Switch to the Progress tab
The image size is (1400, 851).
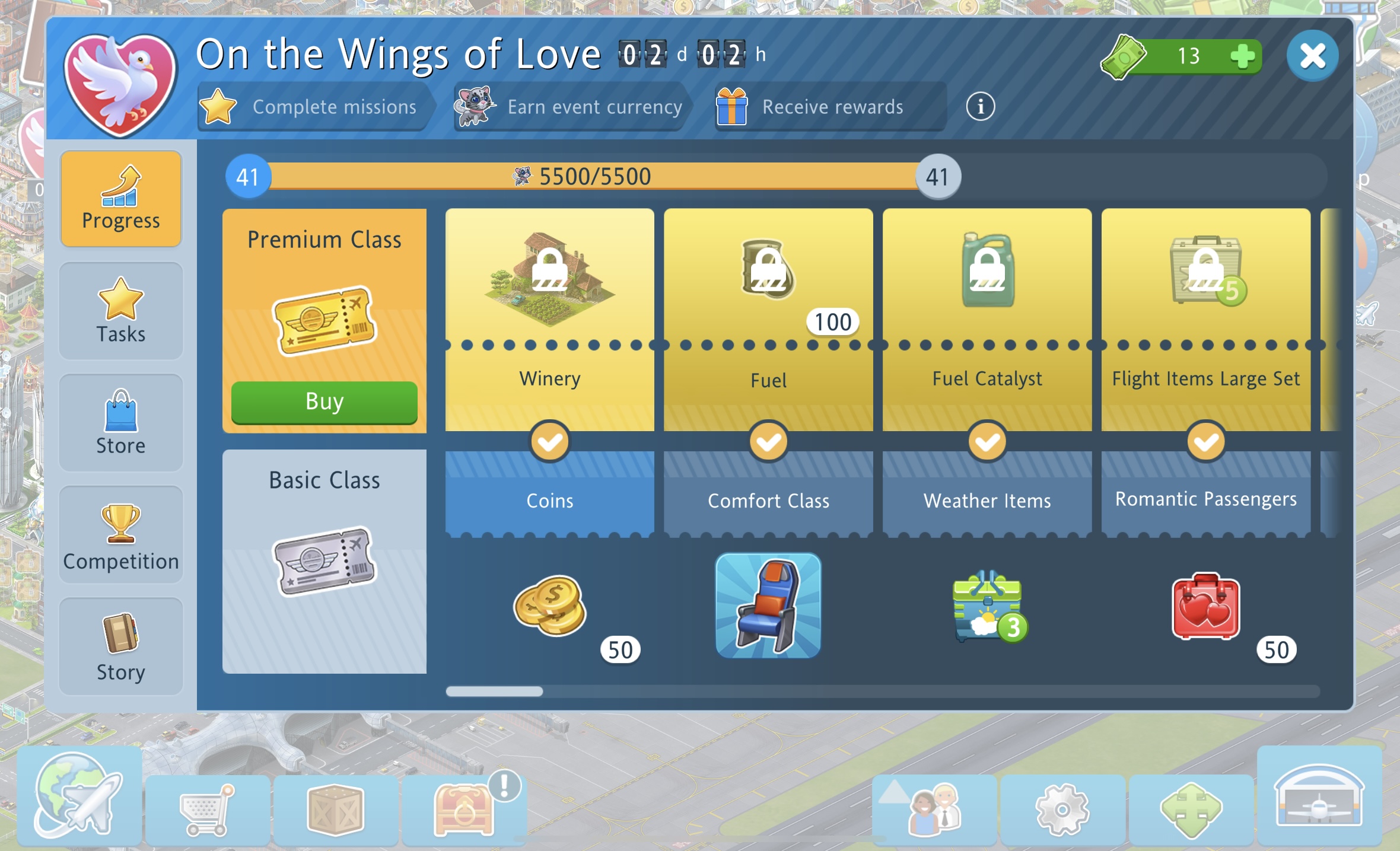click(x=121, y=199)
